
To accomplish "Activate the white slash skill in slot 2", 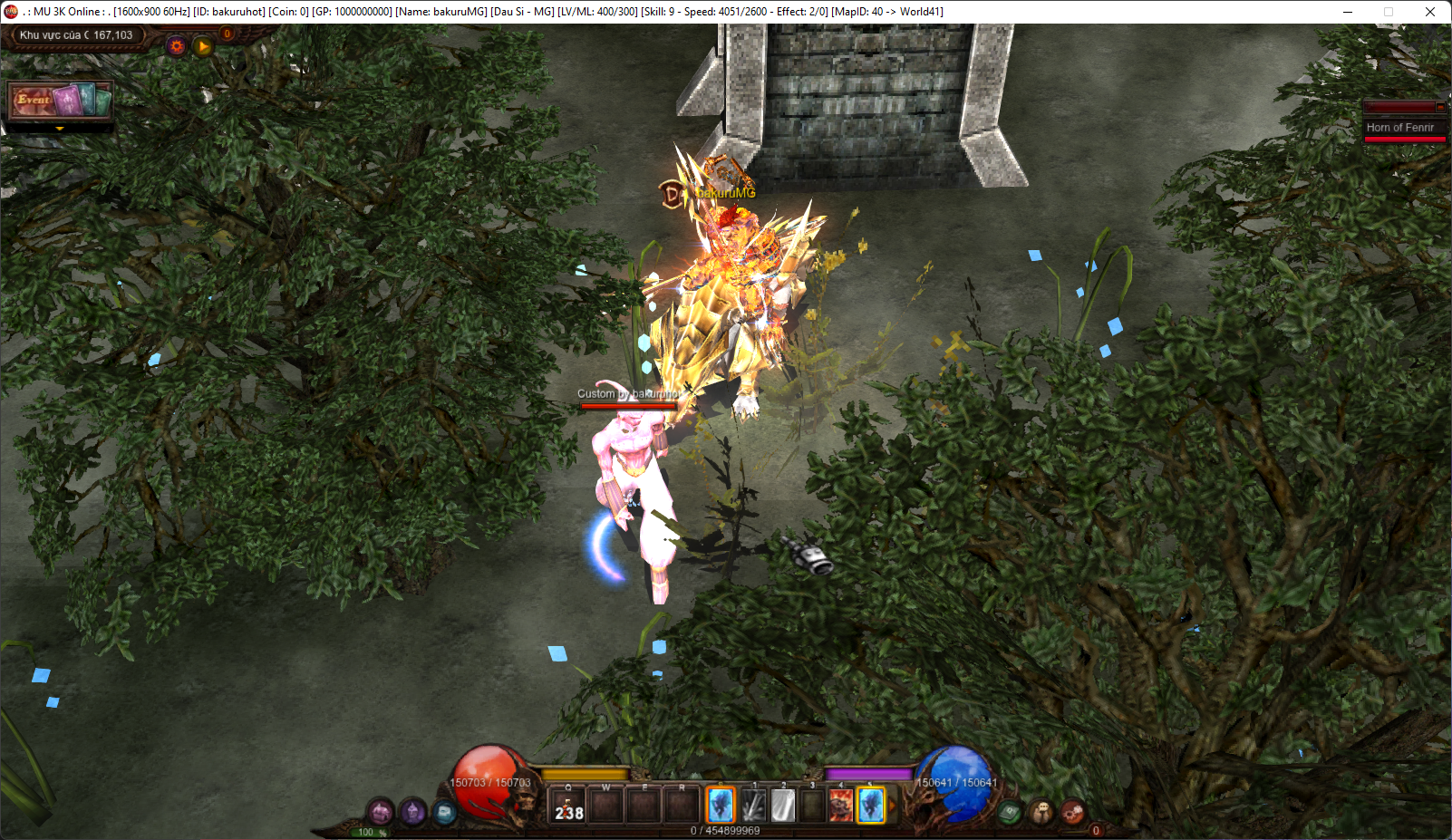I will 783,806.
